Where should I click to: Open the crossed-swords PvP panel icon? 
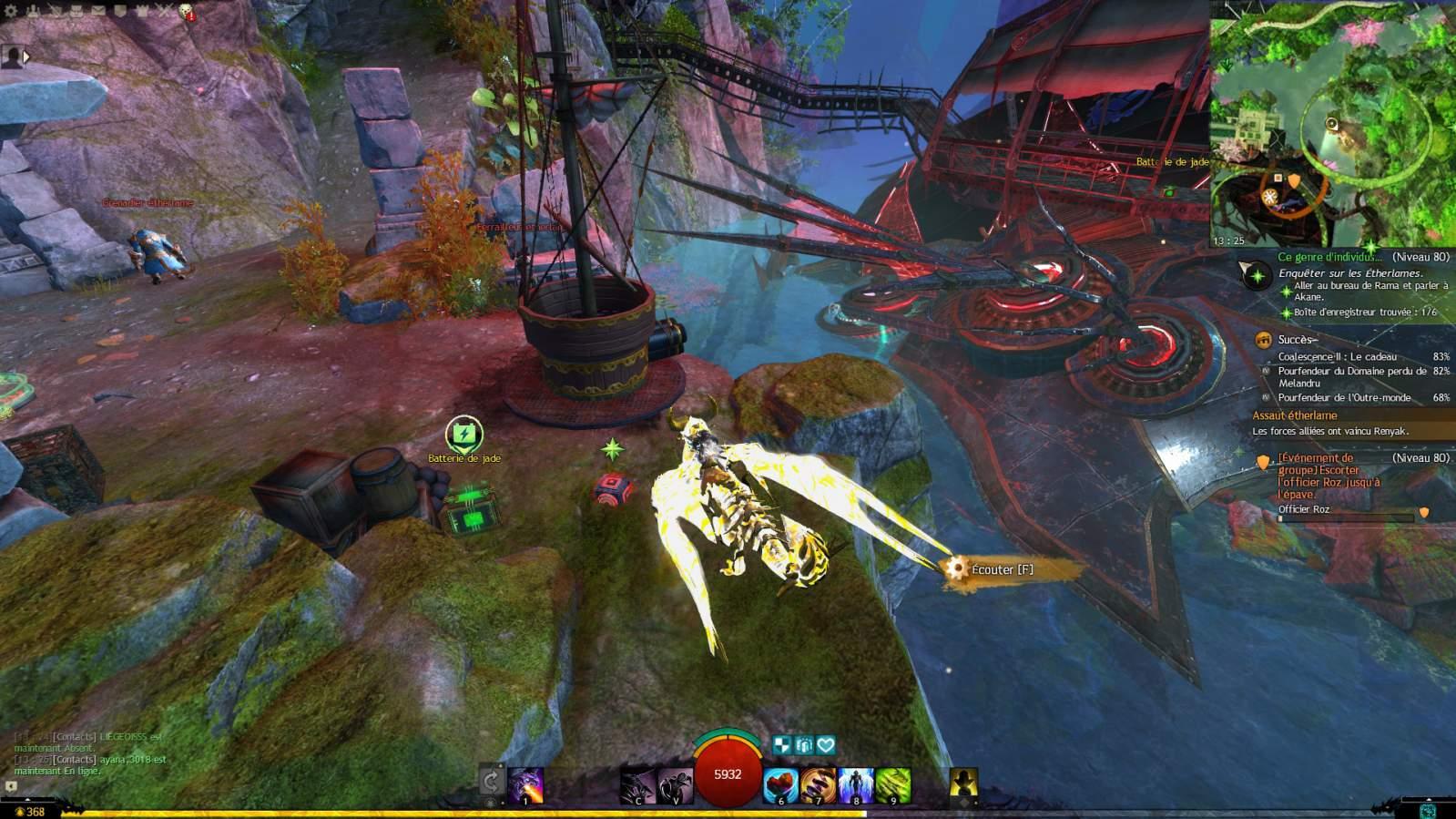[165, 12]
